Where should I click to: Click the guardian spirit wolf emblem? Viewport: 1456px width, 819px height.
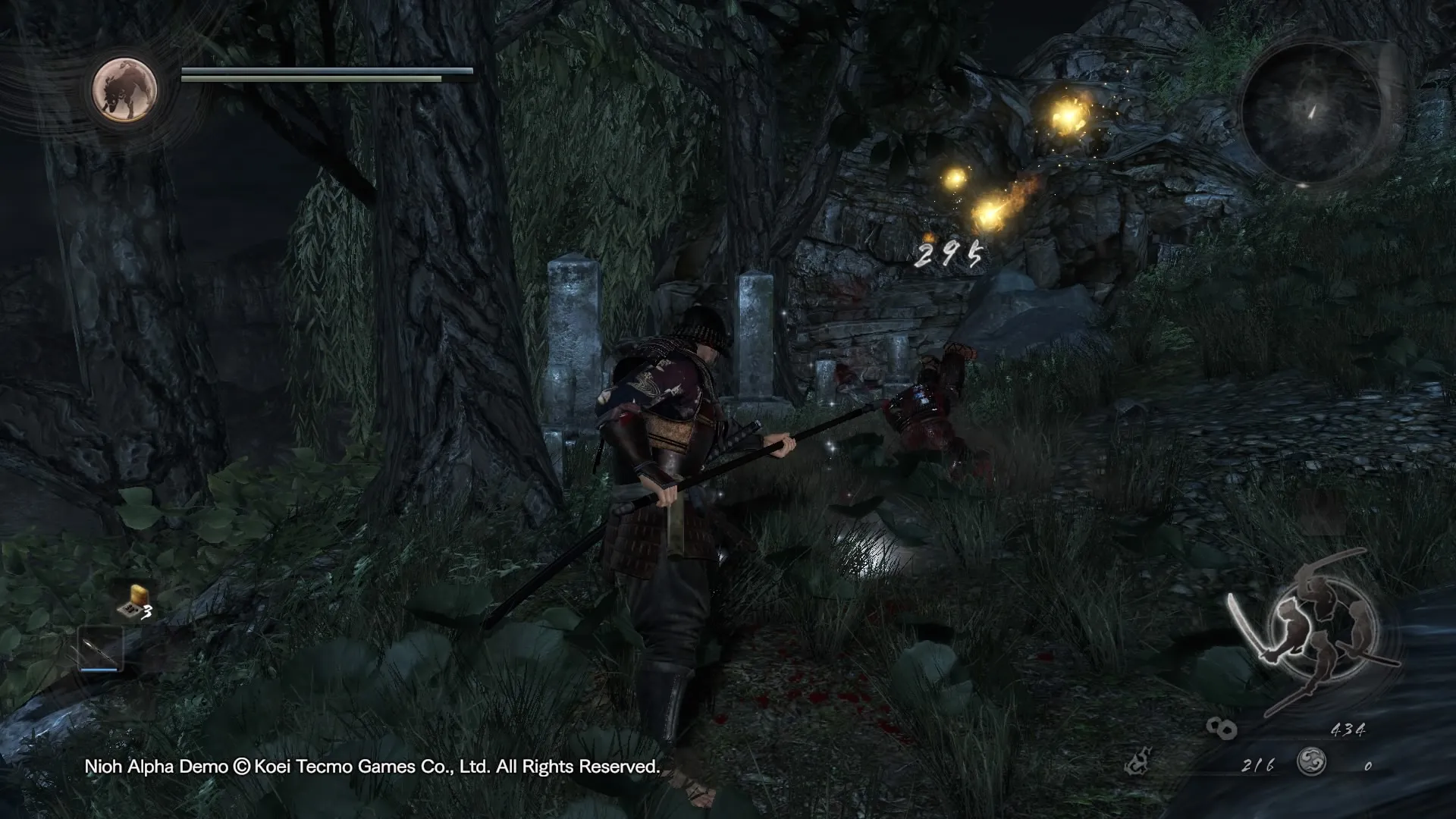pyautogui.click(x=124, y=90)
